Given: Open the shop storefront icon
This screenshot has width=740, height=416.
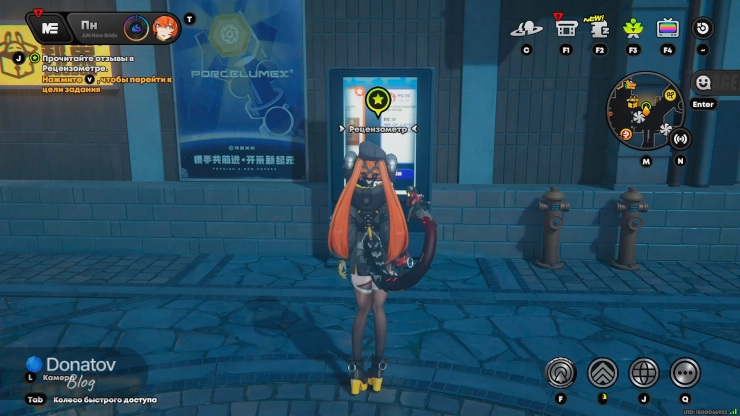Looking at the screenshot, I should pyautogui.click(x=566, y=28).
